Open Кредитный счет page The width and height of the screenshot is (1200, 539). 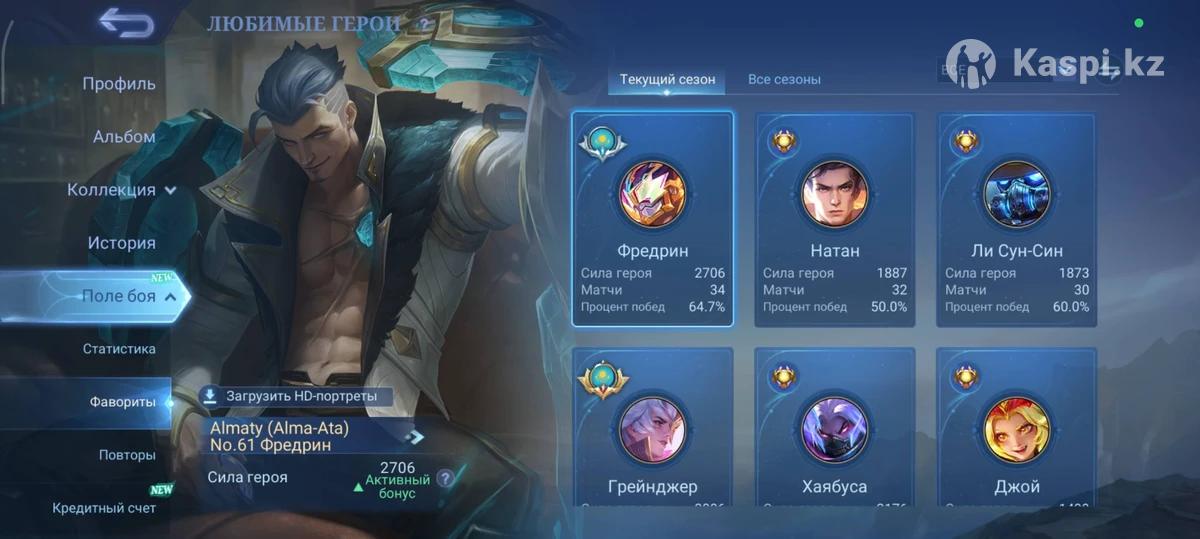coord(104,508)
